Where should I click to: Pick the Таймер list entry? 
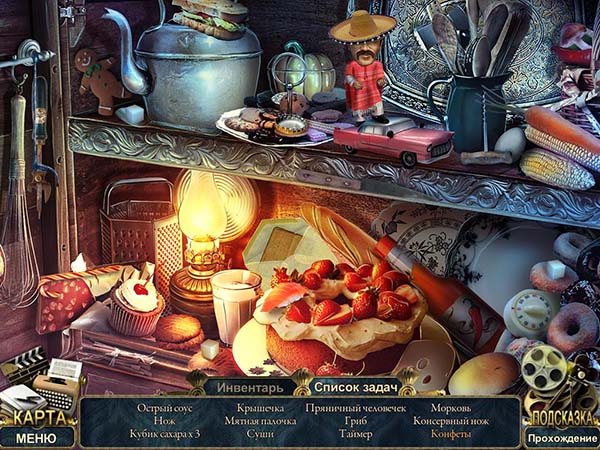355,434
